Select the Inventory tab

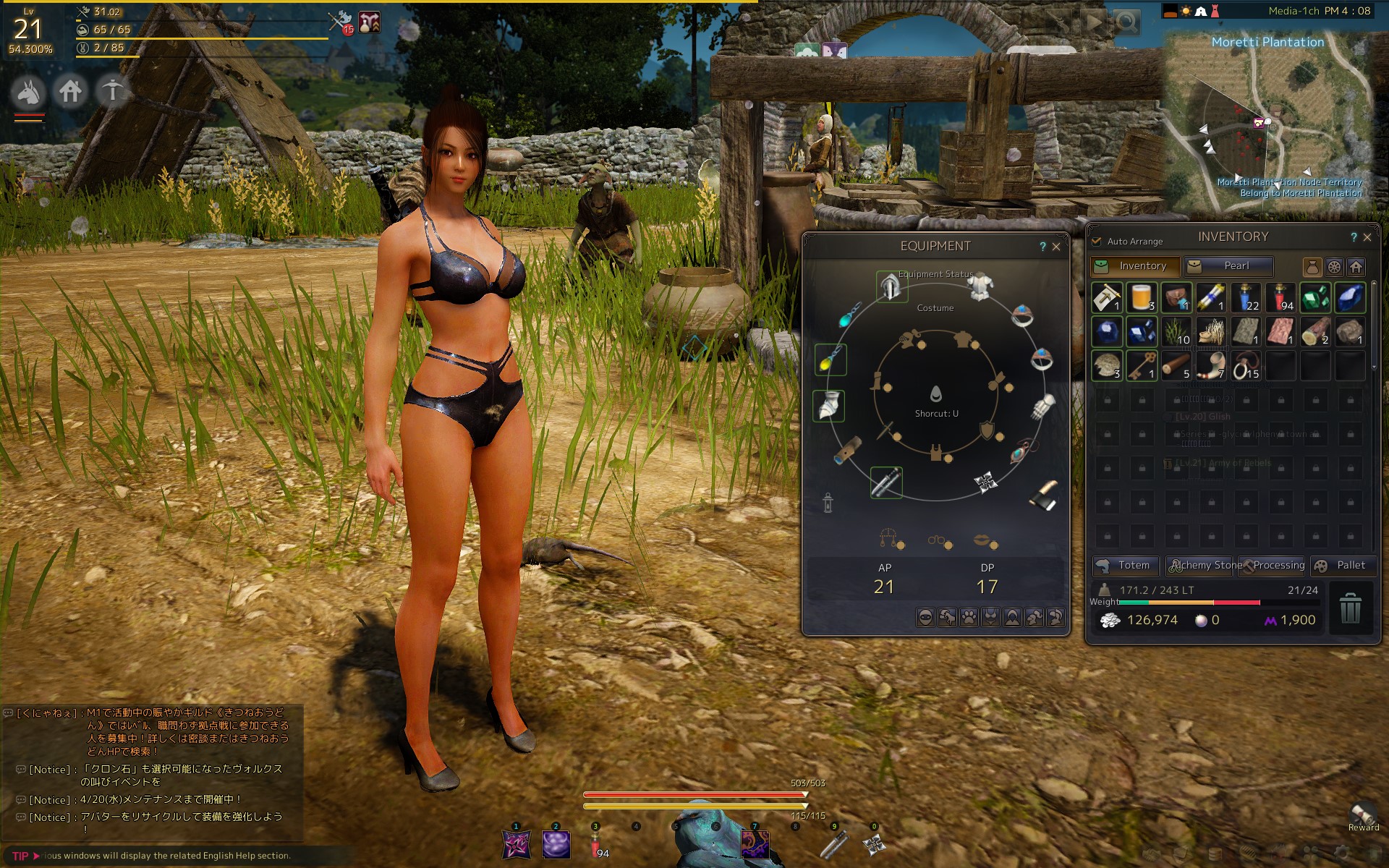click(1134, 266)
